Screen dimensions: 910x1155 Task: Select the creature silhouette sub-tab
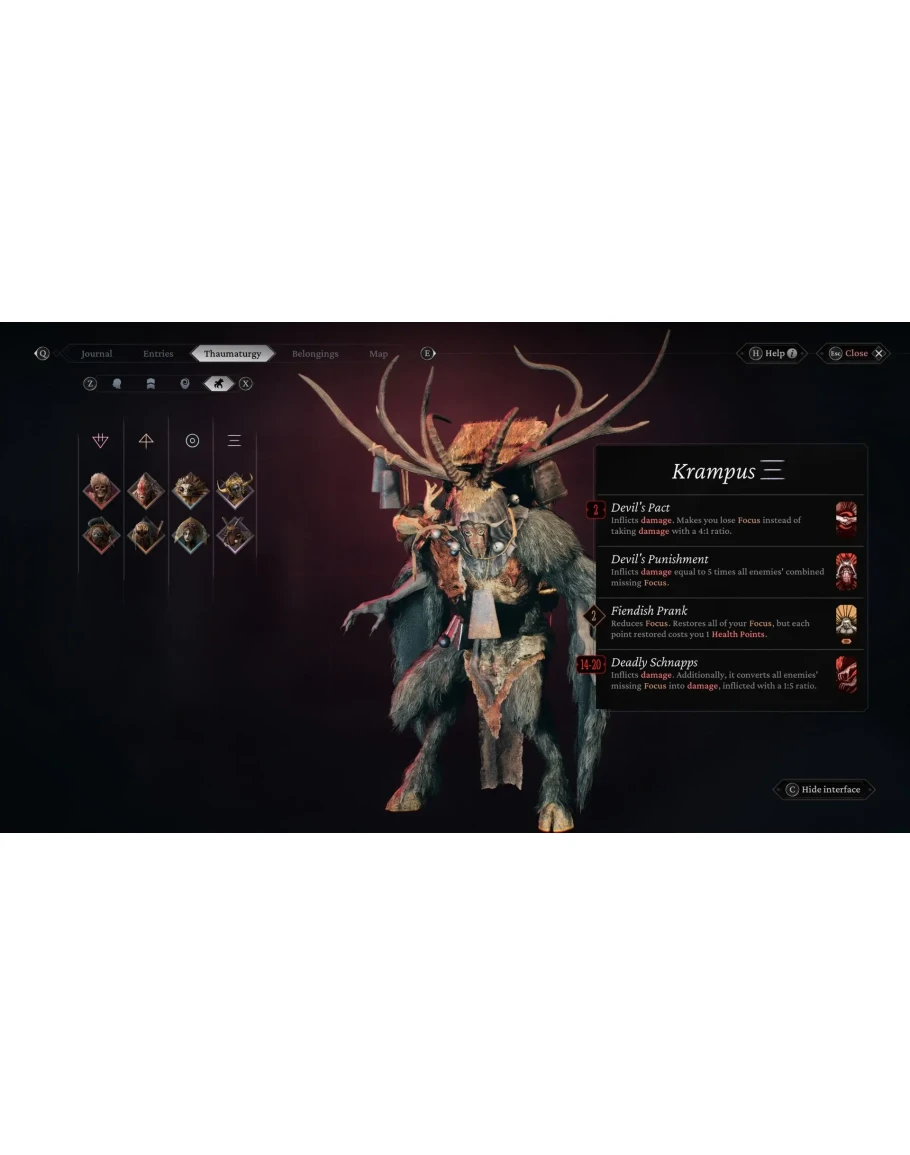click(217, 383)
